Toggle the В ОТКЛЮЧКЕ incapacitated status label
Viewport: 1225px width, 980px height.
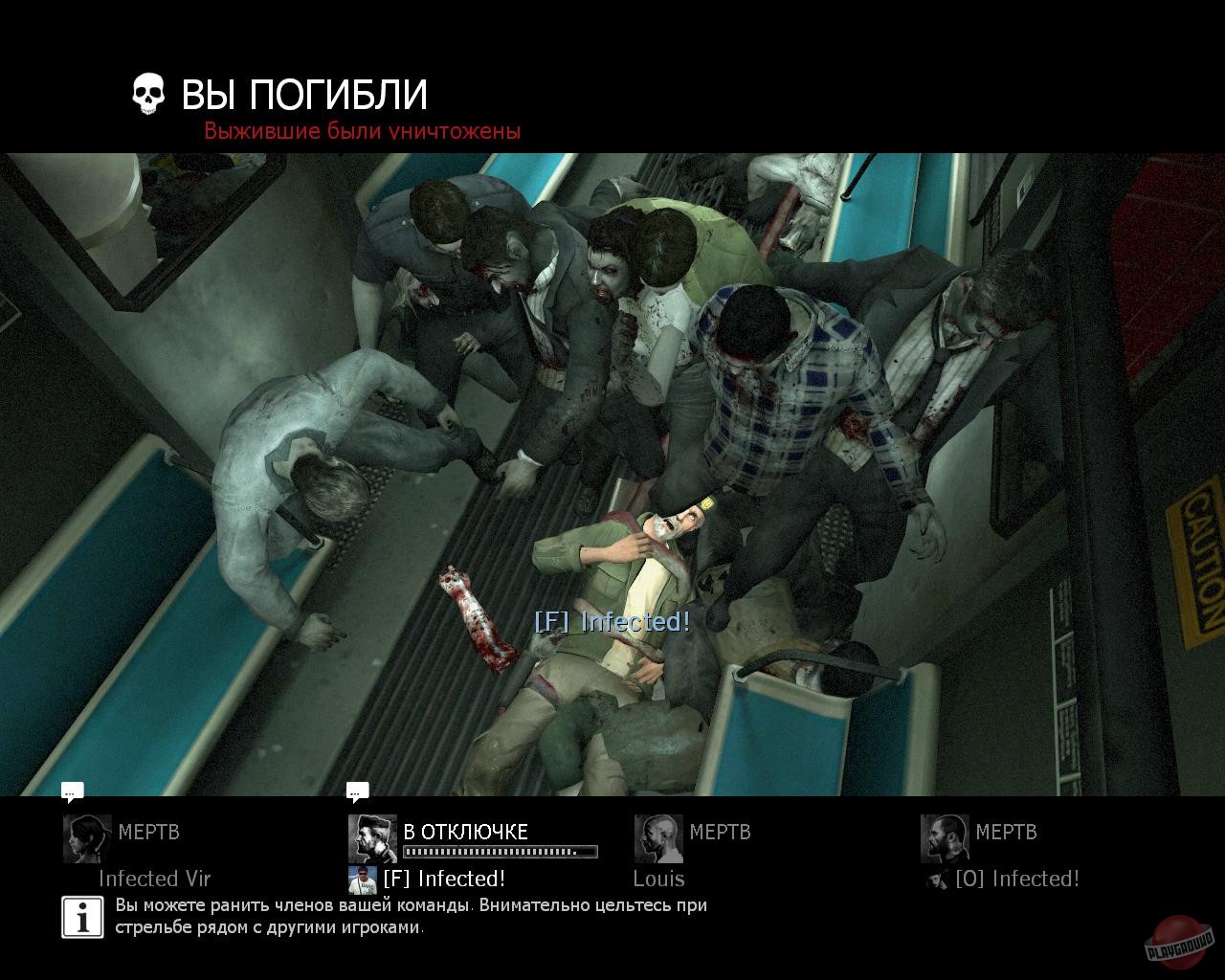click(467, 833)
